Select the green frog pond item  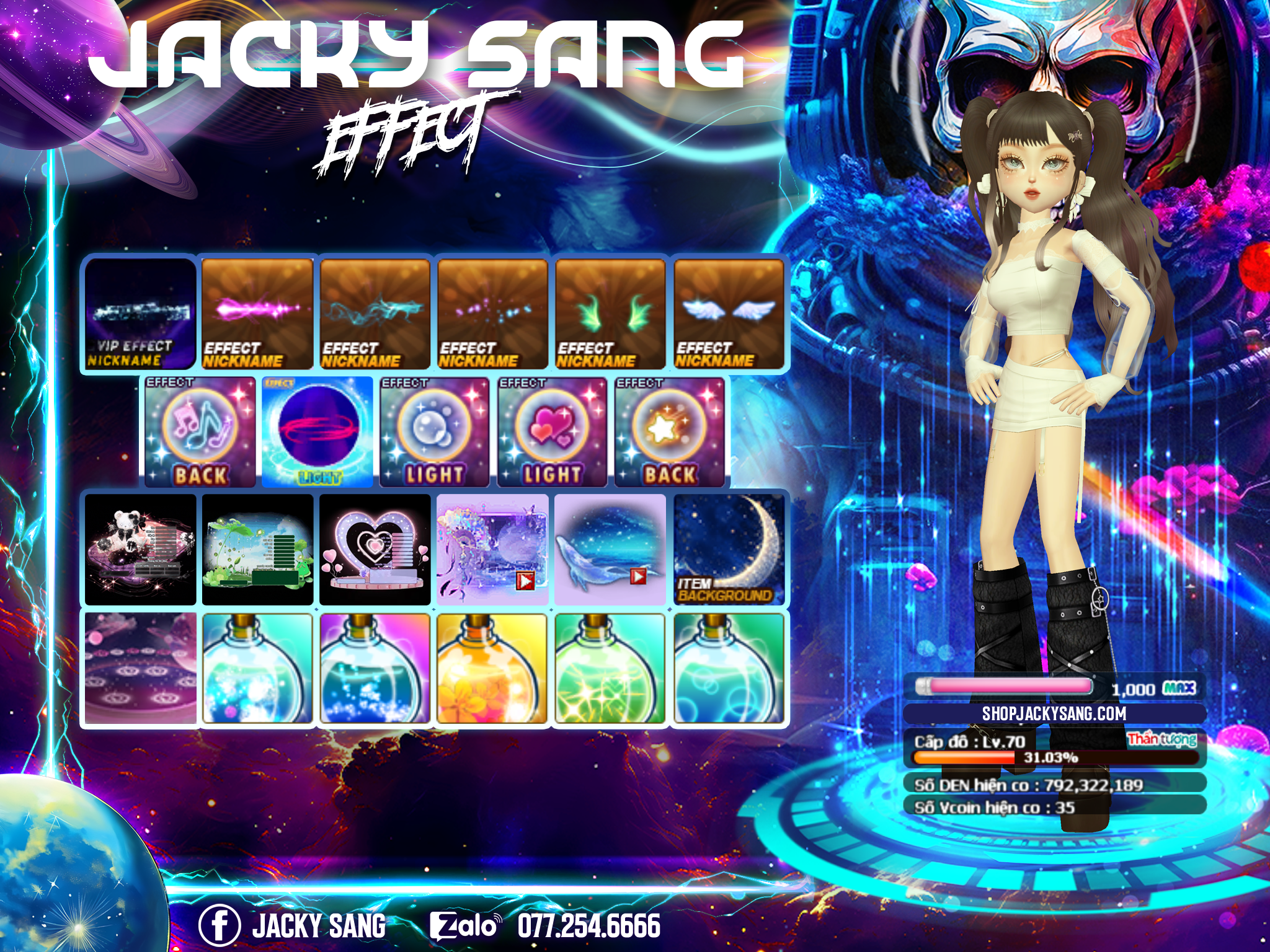[257, 549]
